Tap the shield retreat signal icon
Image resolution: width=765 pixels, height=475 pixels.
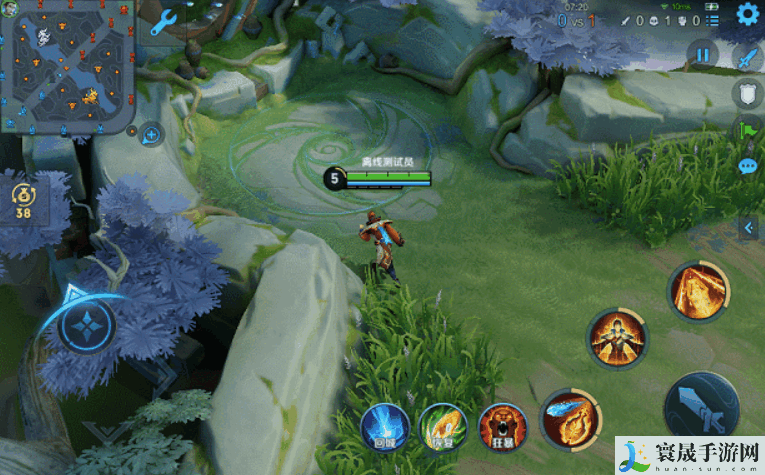(746, 94)
